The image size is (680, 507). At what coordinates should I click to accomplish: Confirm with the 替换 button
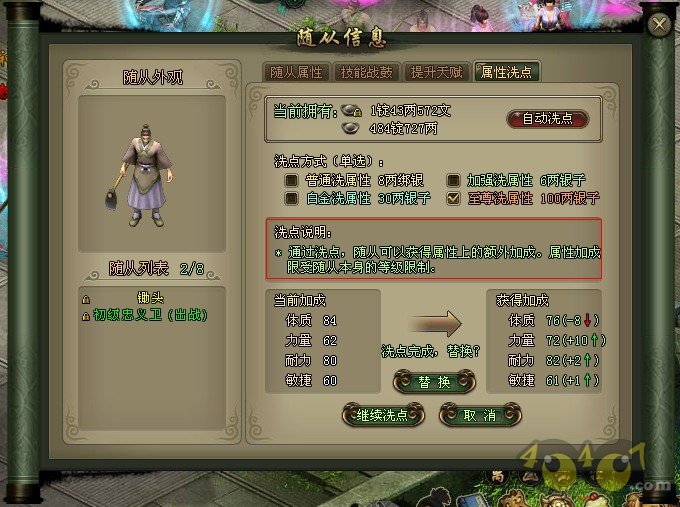coord(430,382)
